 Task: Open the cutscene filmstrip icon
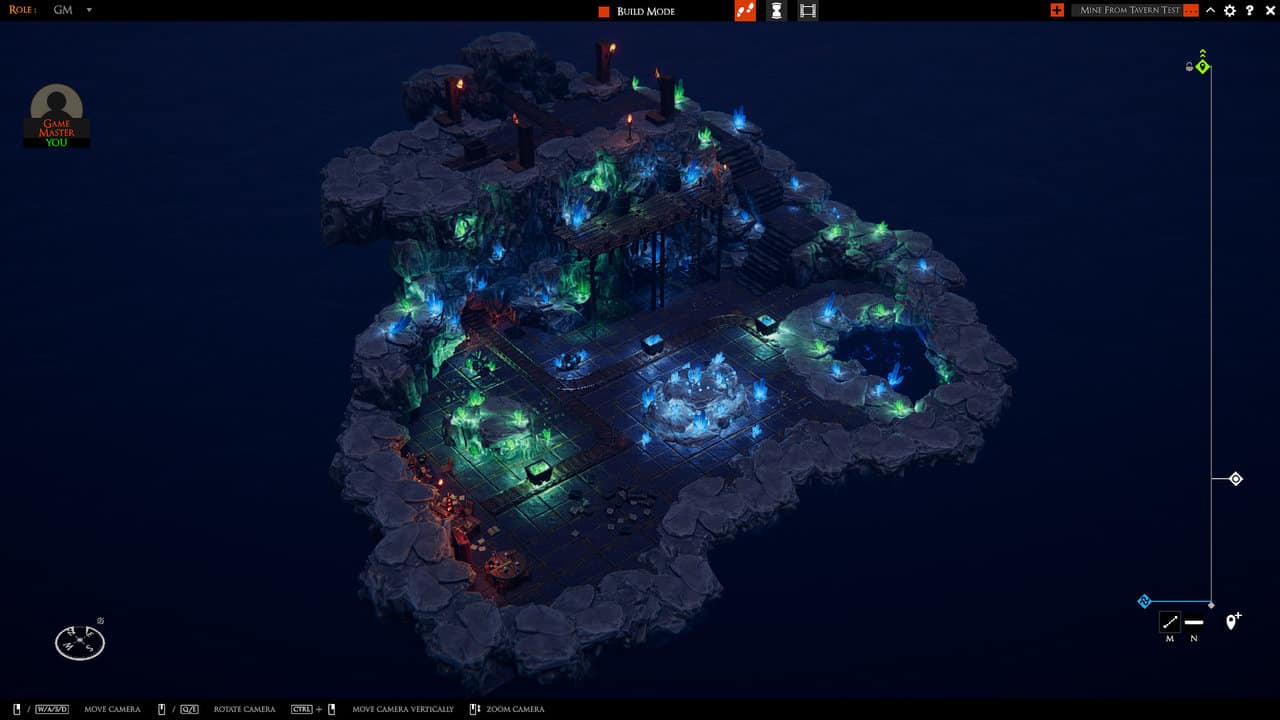807,11
